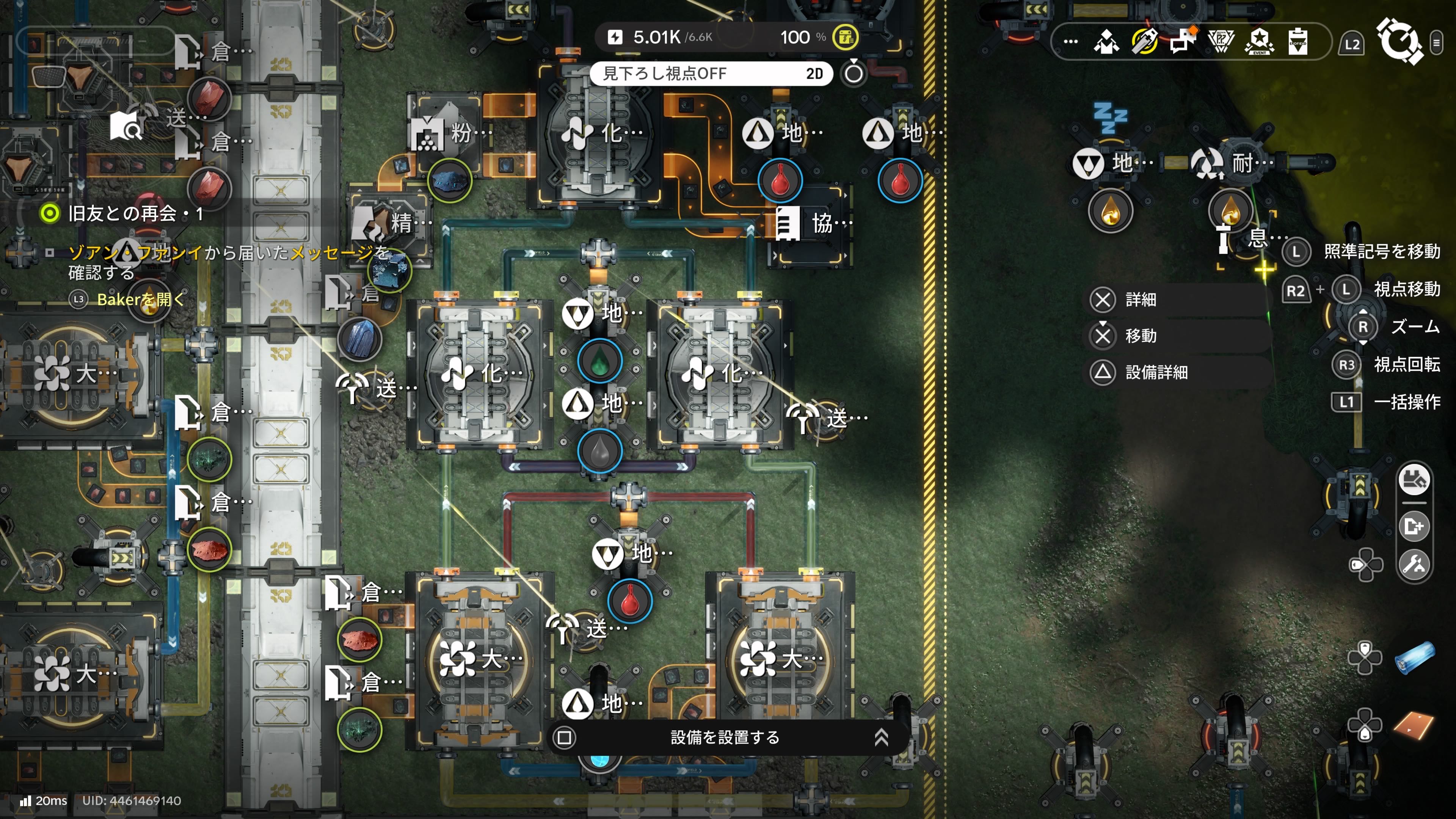Viewport: 1456px width, 819px height.
Task: Choose the 移動 move option
Action: click(x=1139, y=336)
